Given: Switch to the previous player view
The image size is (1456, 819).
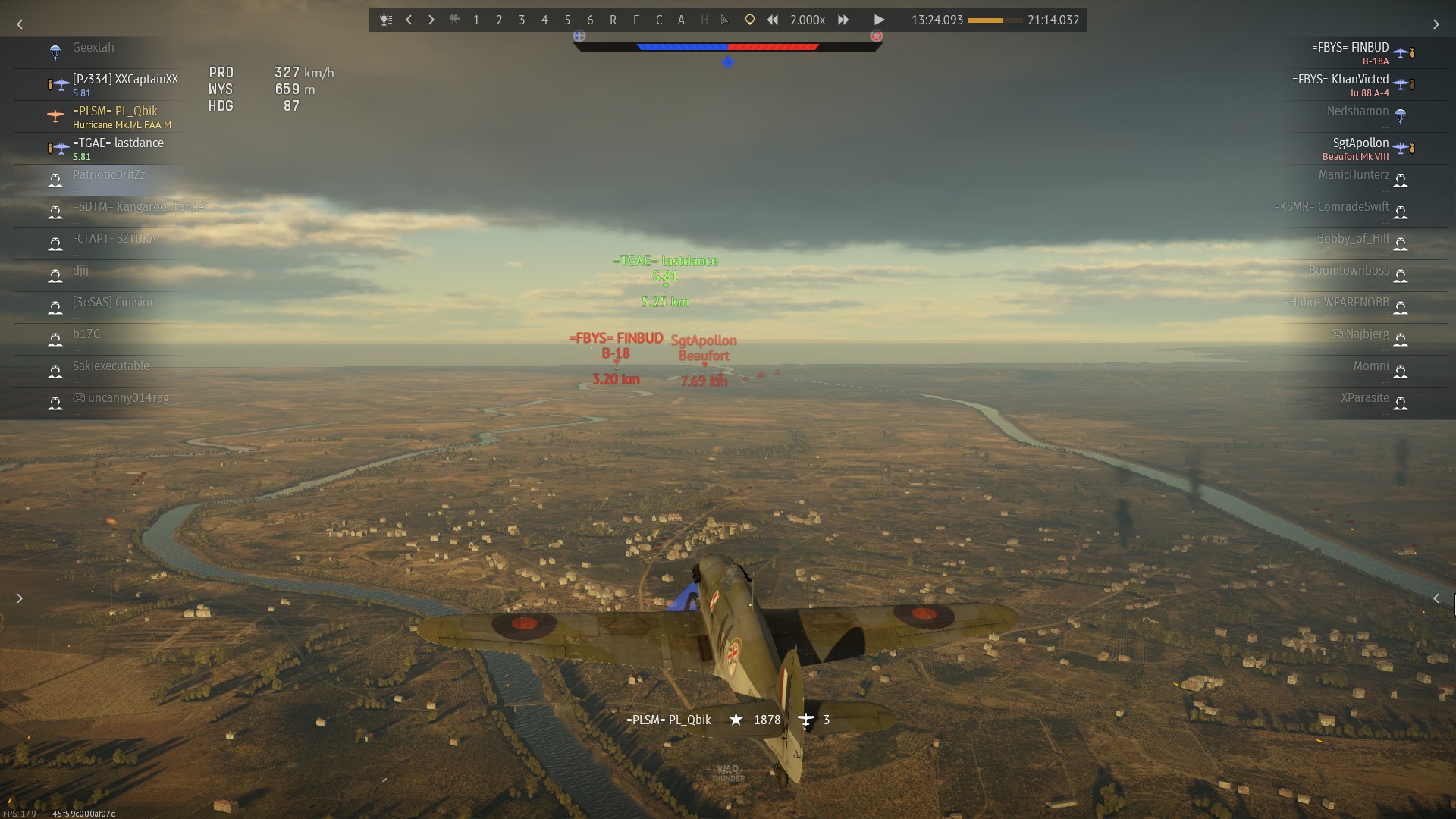Looking at the screenshot, I should point(409,20).
